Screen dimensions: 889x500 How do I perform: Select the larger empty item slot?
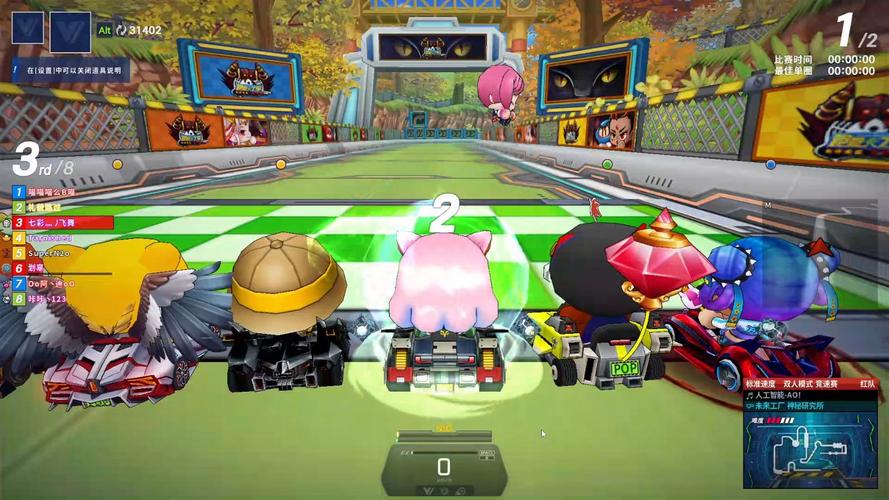[x=70, y=31]
